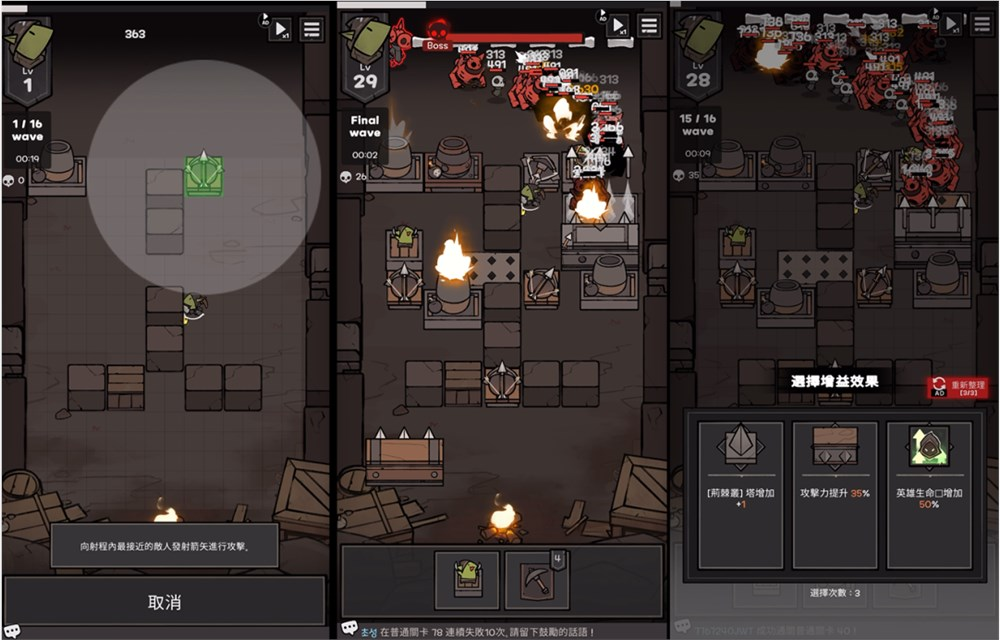Select the goblin tower card in the build bar
The height and width of the screenshot is (640, 1000).
[467, 580]
